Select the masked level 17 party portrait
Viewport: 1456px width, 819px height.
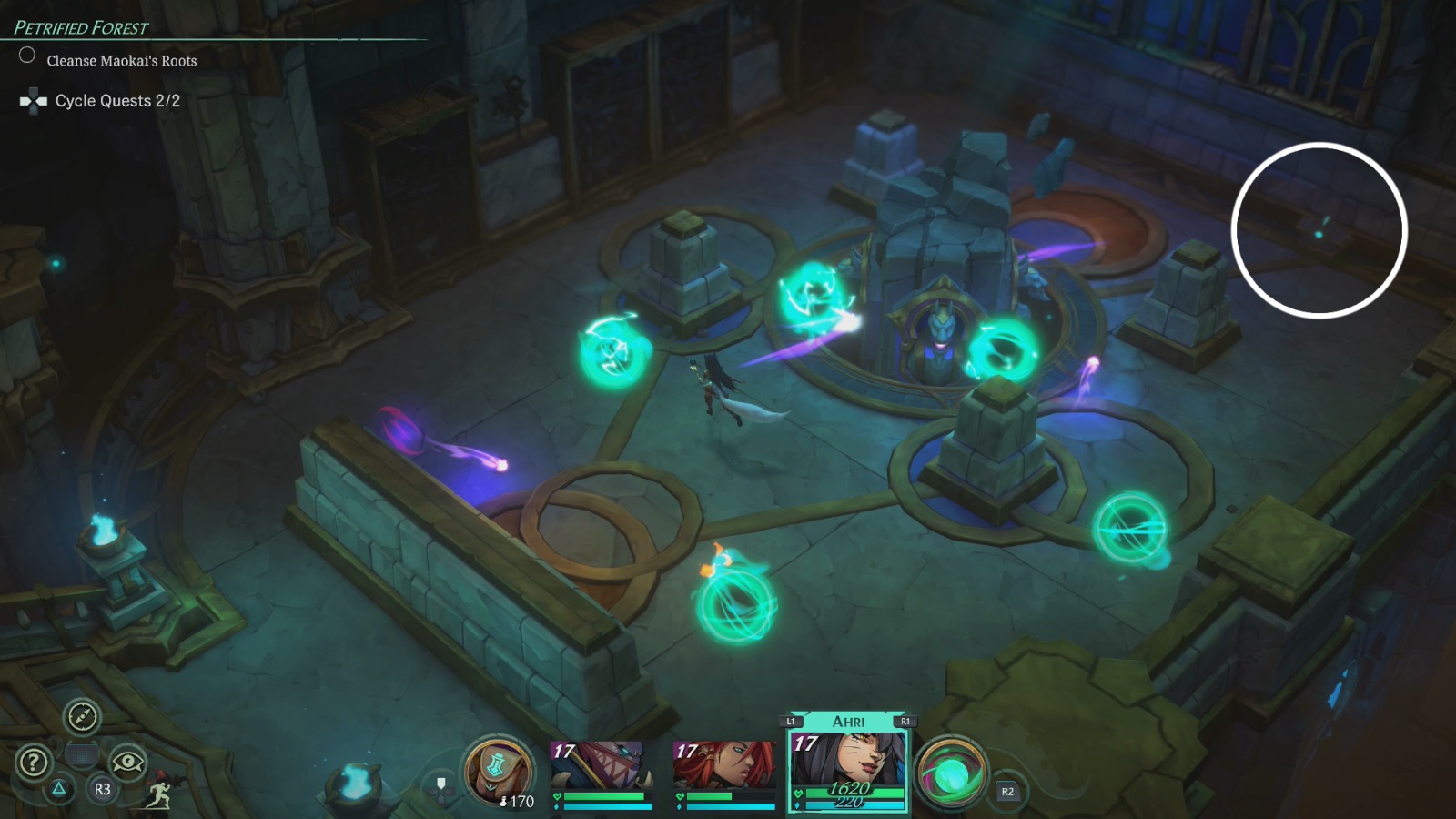coord(596,764)
